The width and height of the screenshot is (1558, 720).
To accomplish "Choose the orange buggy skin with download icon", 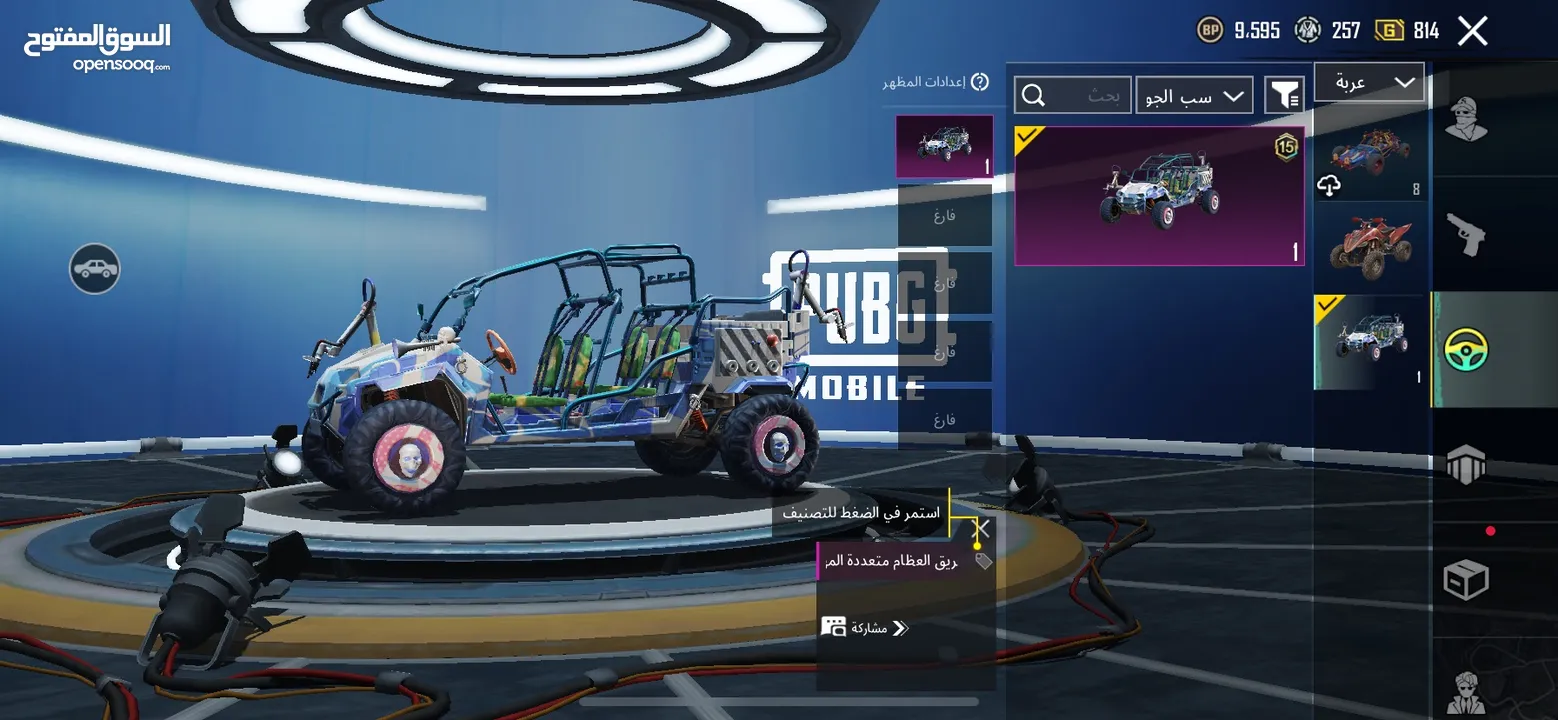I will click(x=1370, y=155).
